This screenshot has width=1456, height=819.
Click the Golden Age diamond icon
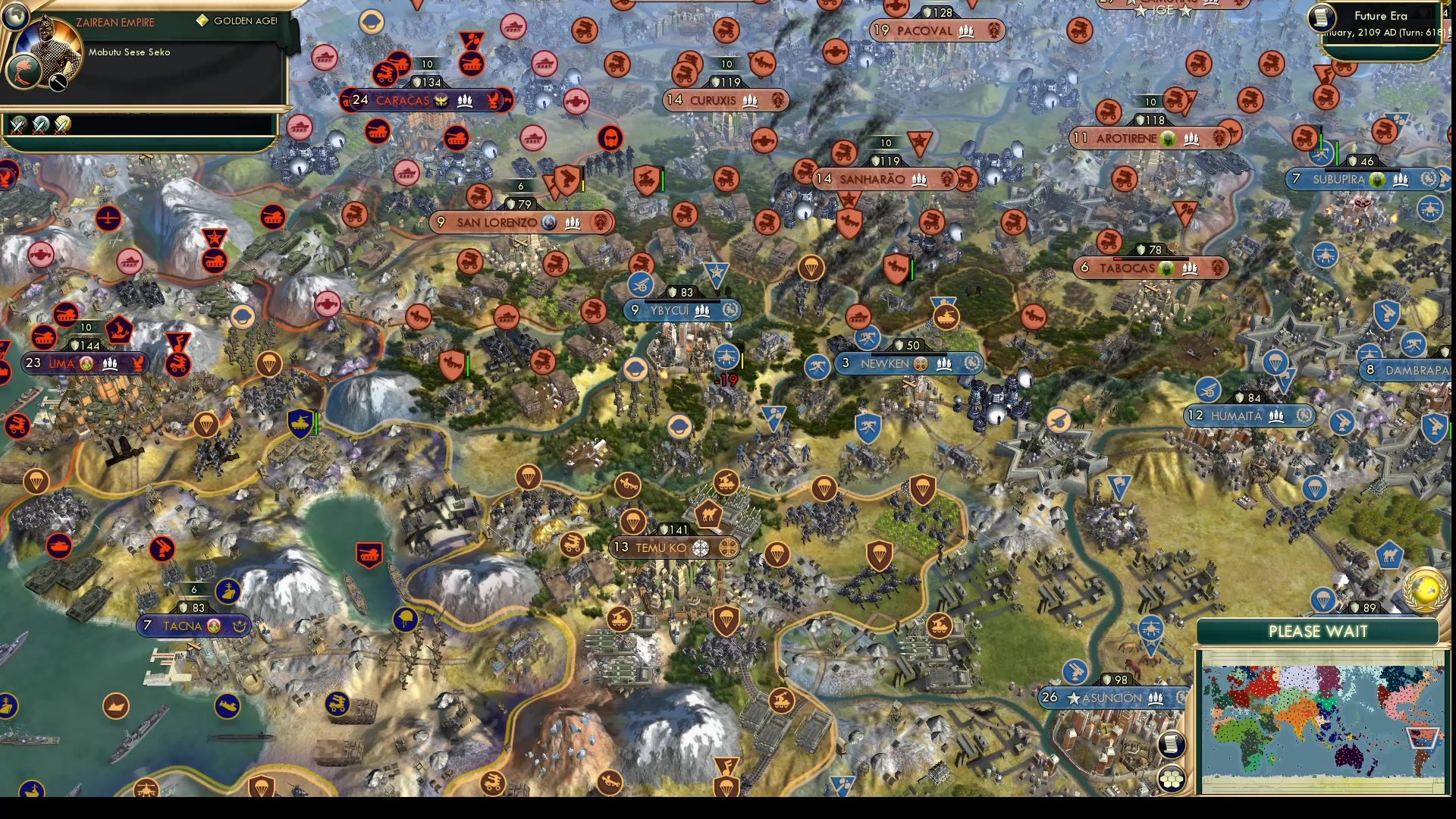pos(202,20)
